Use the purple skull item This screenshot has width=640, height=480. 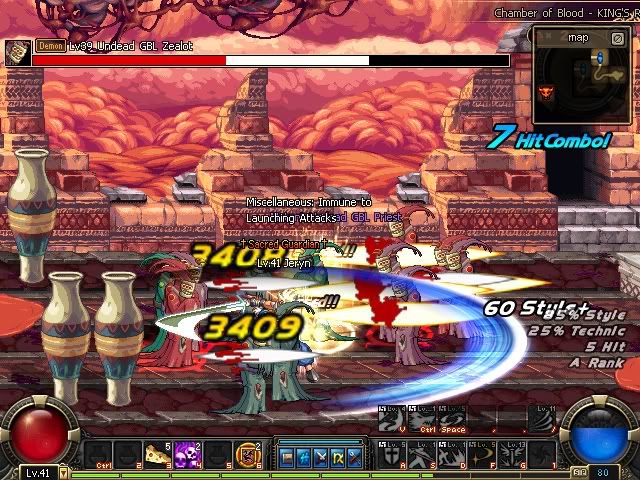[187, 454]
